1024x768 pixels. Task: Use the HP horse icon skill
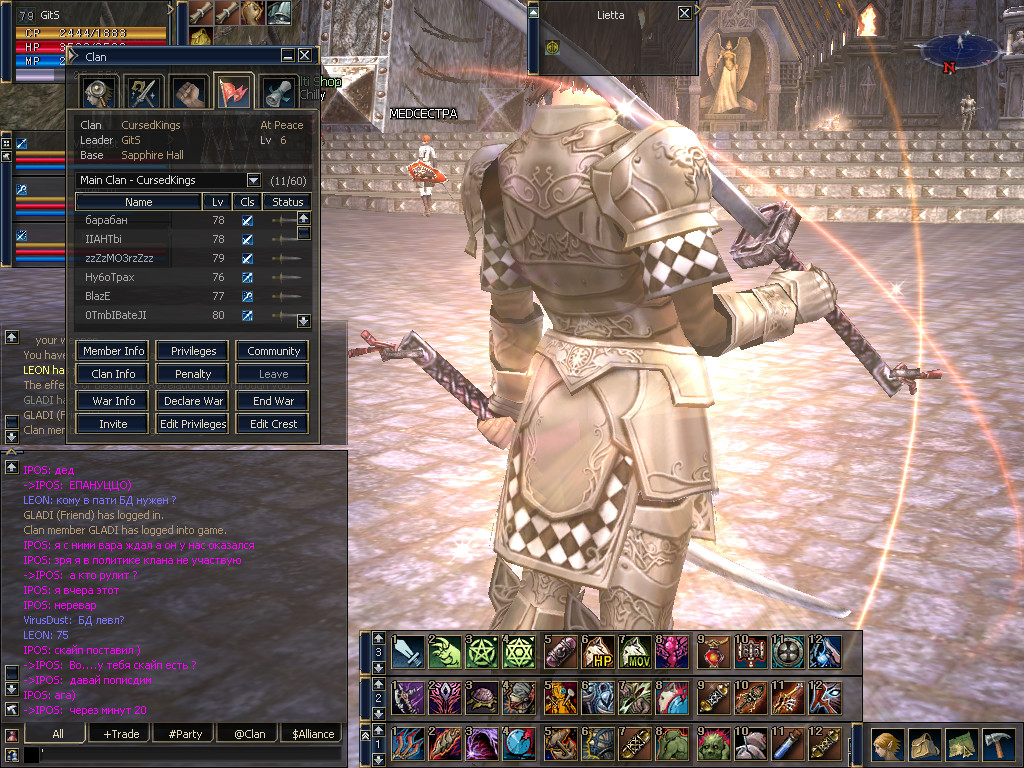coord(598,652)
